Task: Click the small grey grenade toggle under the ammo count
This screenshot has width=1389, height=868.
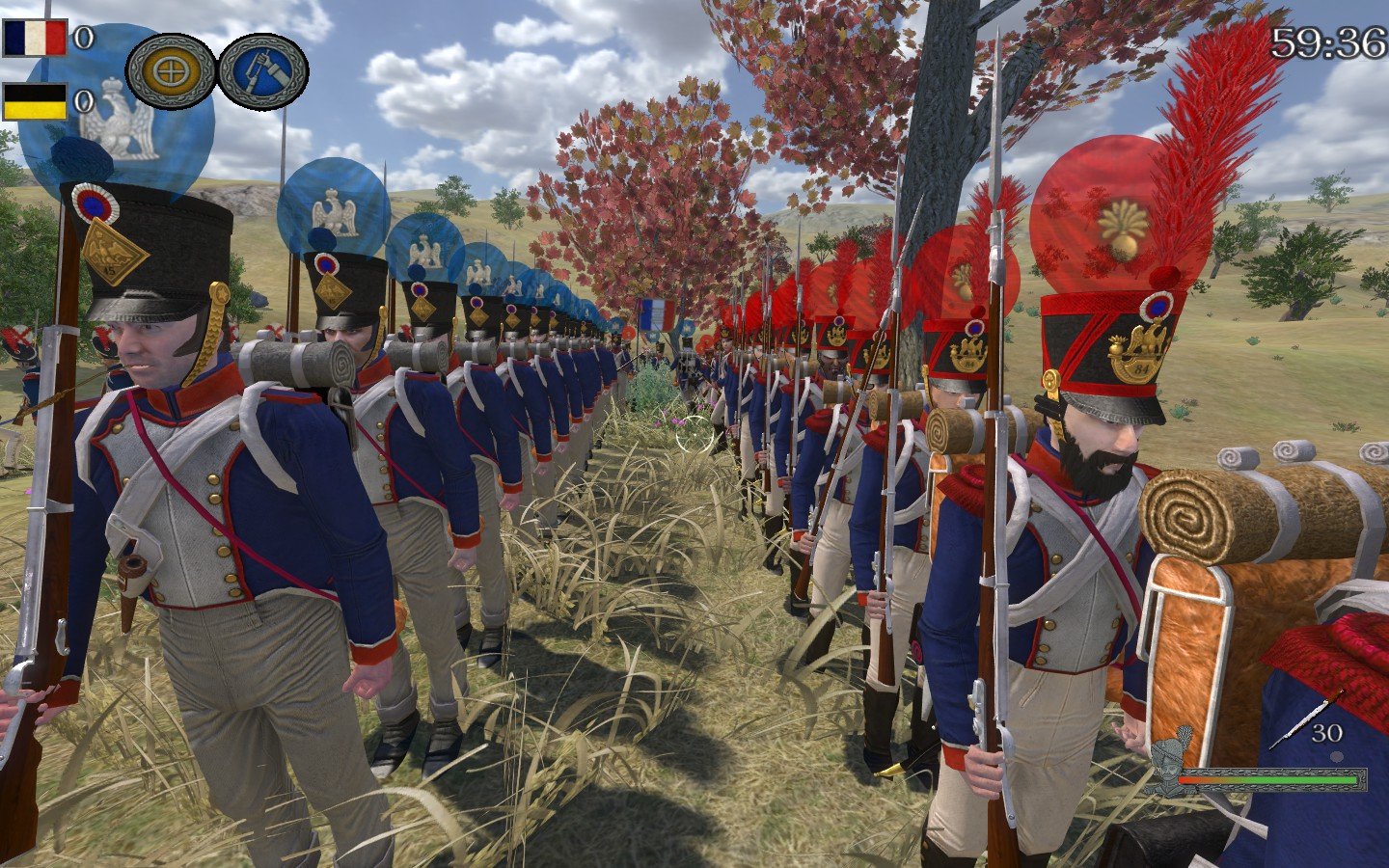Action: [1339, 757]
